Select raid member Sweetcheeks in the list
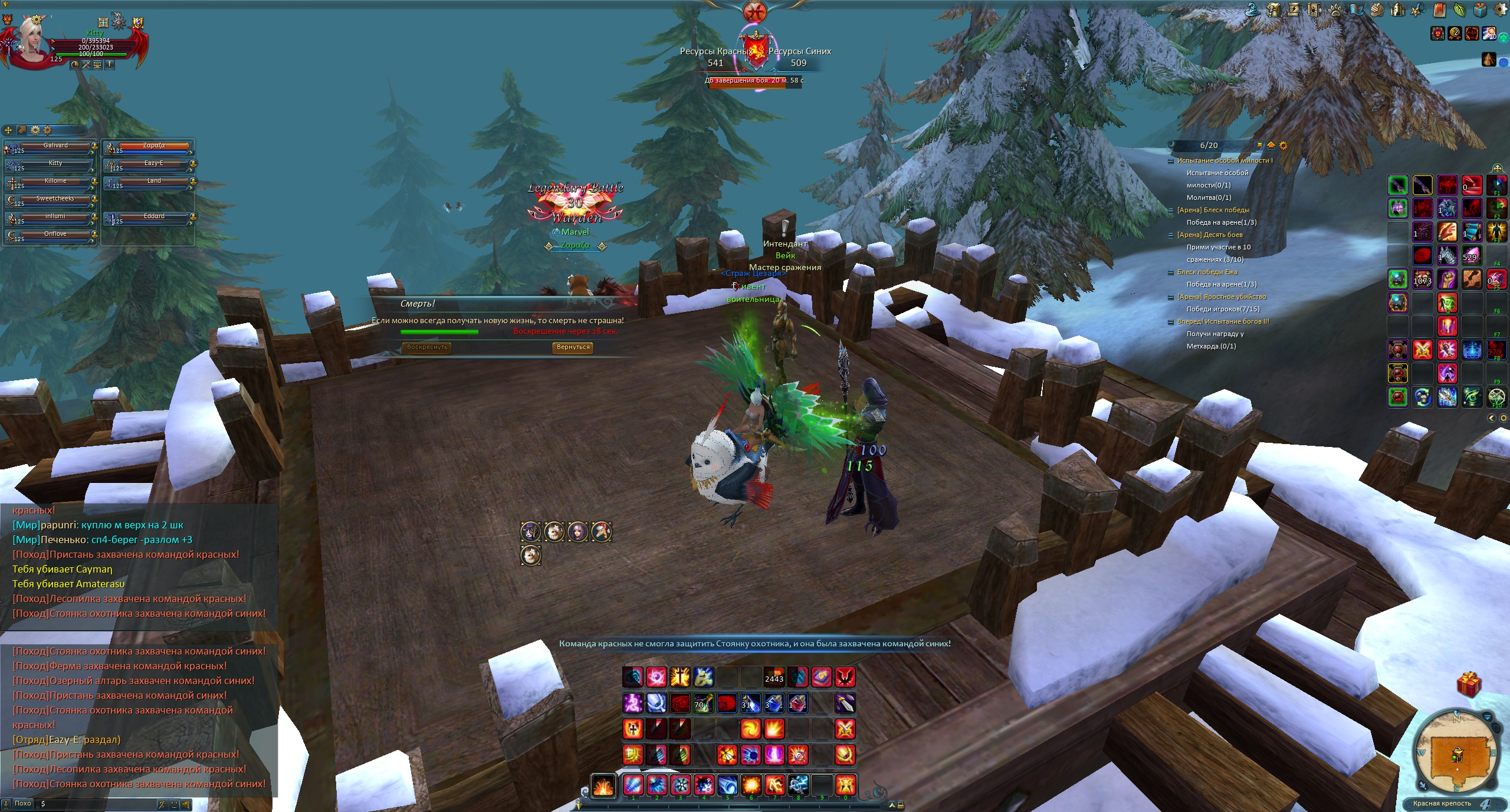This screenshot has height=812, width=1510. click(x=55, y=200)
